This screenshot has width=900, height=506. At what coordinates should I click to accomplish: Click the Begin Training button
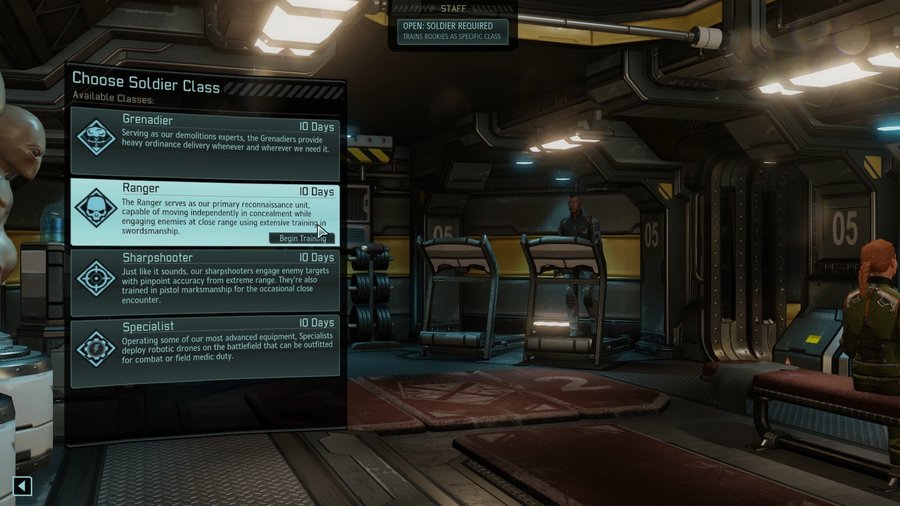coord(298,237)
